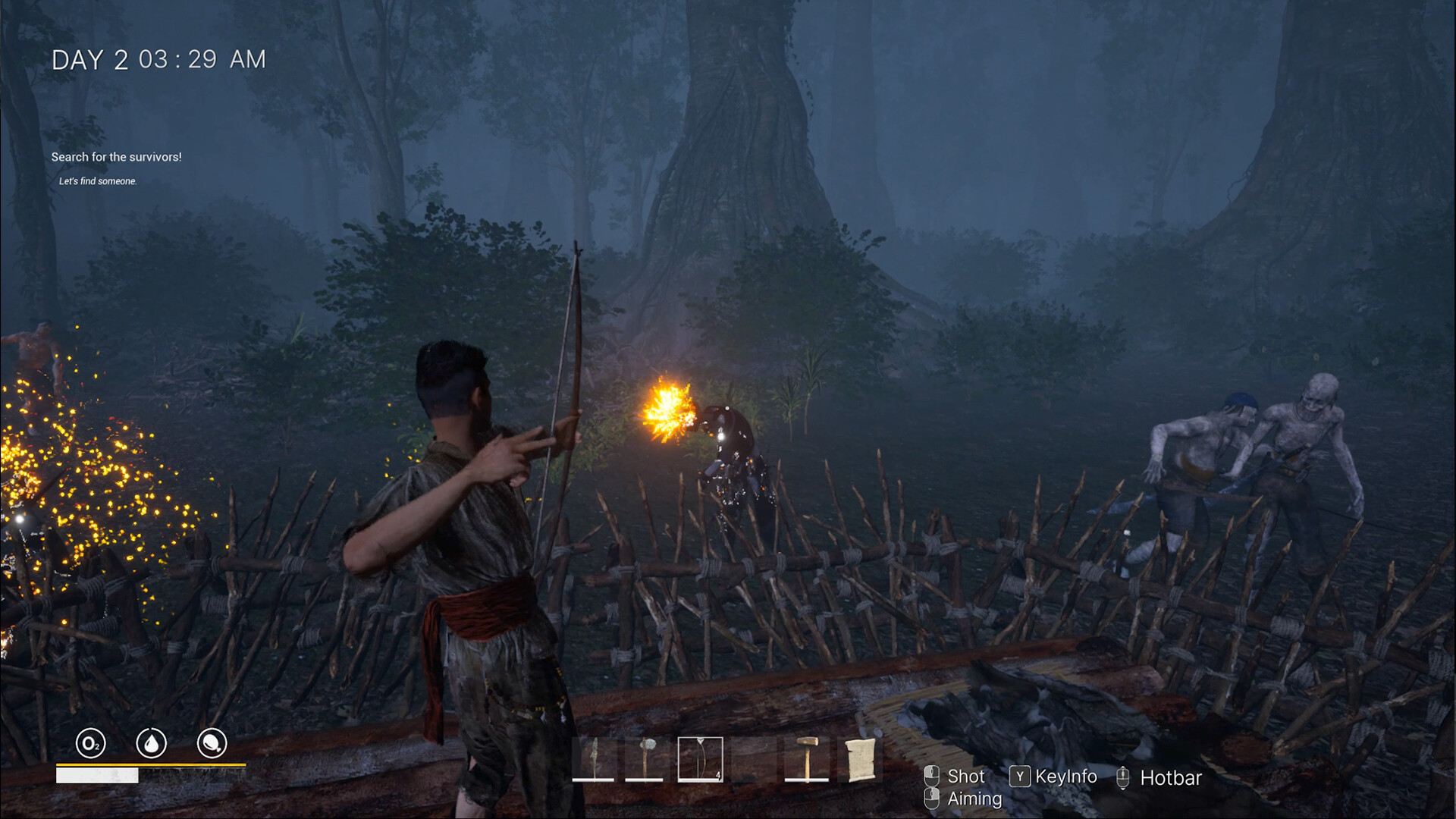Check the water drop thirst icon
Image resolution: width=1456 pixels, height=819 pixels.
pos(151,743)
